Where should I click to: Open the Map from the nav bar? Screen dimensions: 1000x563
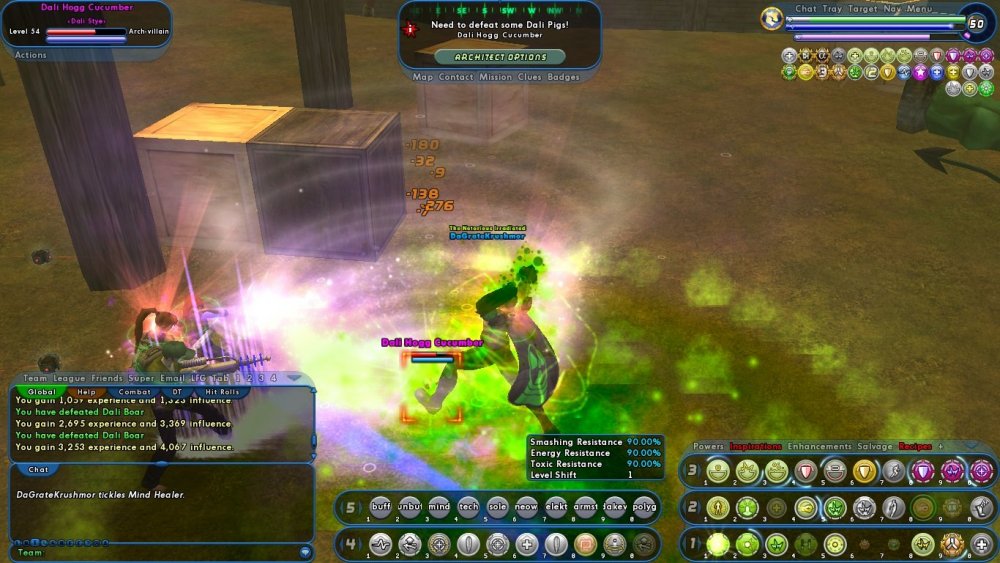click(x=423, y=77)
